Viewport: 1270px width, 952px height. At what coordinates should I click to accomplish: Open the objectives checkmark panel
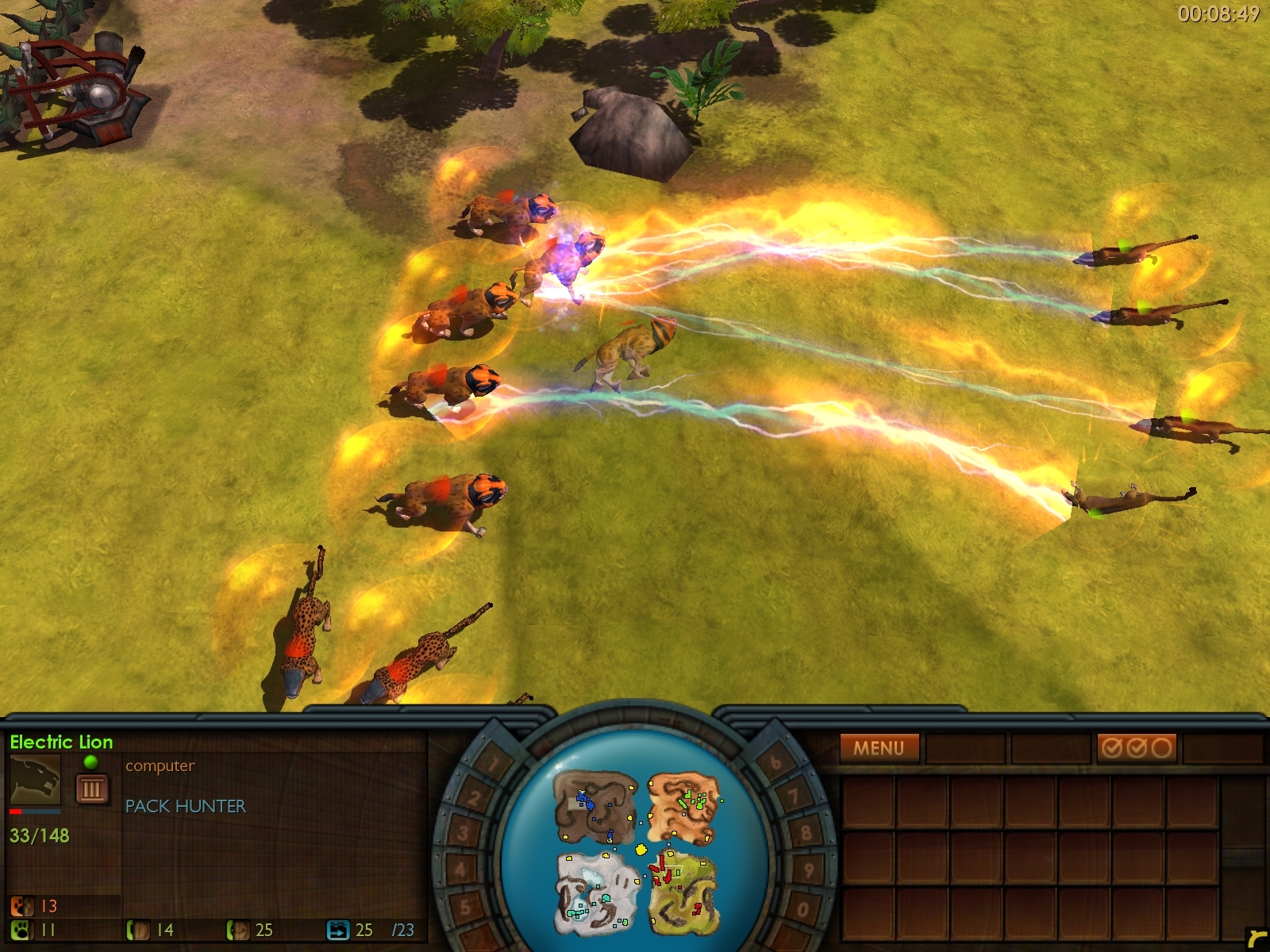pos(1136,748)
